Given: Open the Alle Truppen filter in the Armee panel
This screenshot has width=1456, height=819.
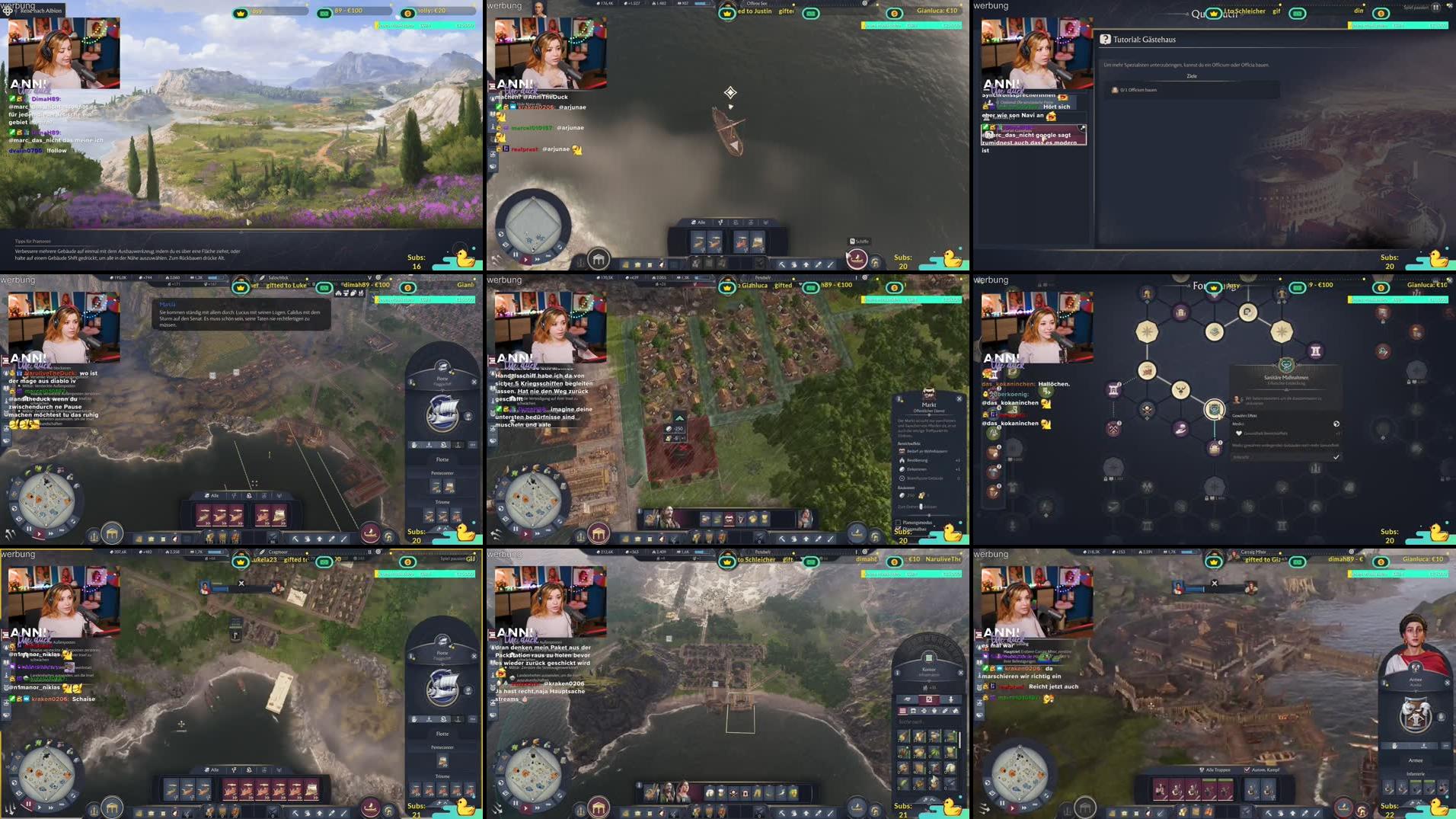Looking at the screenshot, I should pyautogui.click(x=1216, y=770).
